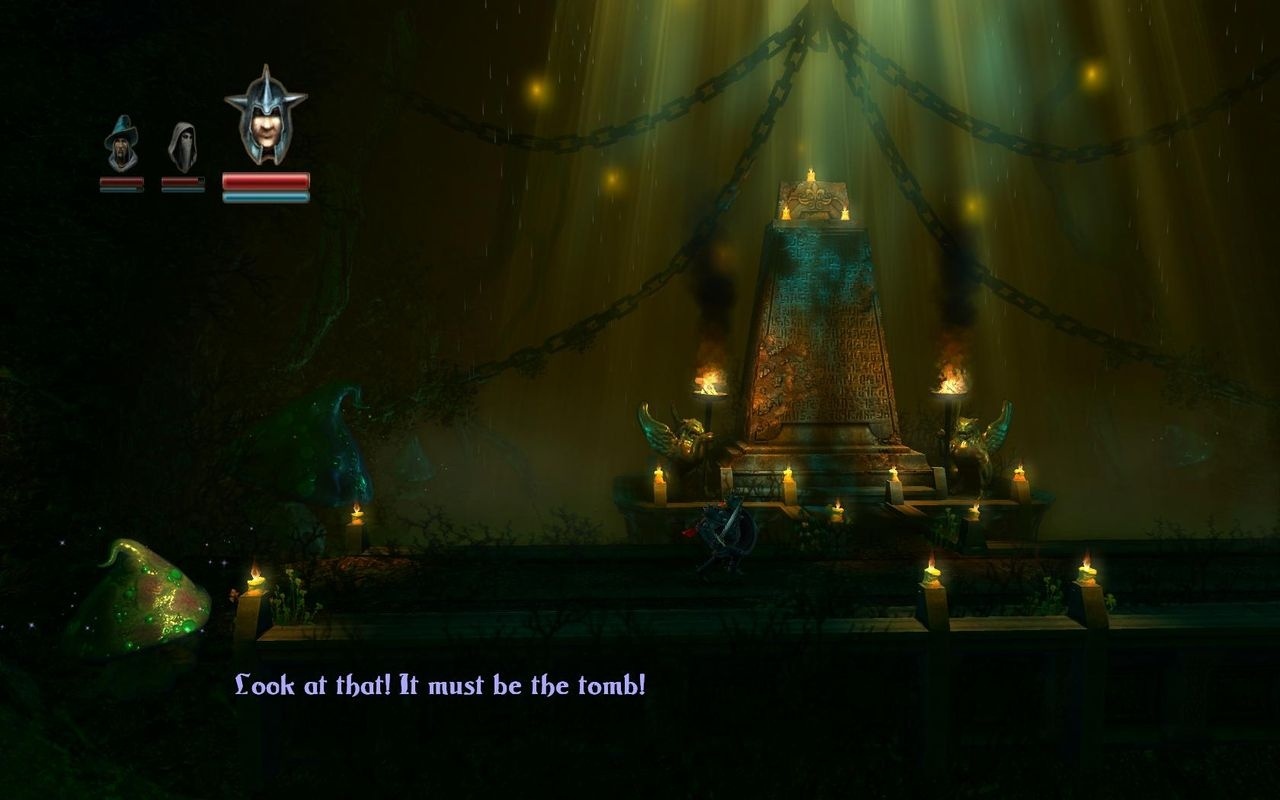Screen dimensions: 1280x800
Task: Click the tomb obelisk monument
Action: tap(815, 330)
